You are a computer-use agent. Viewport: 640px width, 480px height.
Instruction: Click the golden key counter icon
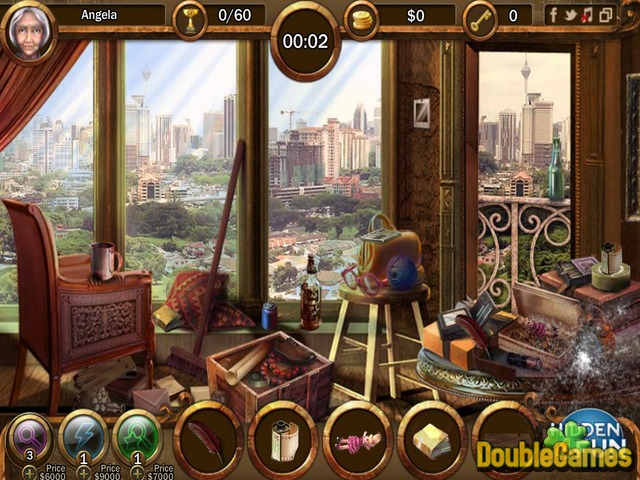click(x=481, y=16)
